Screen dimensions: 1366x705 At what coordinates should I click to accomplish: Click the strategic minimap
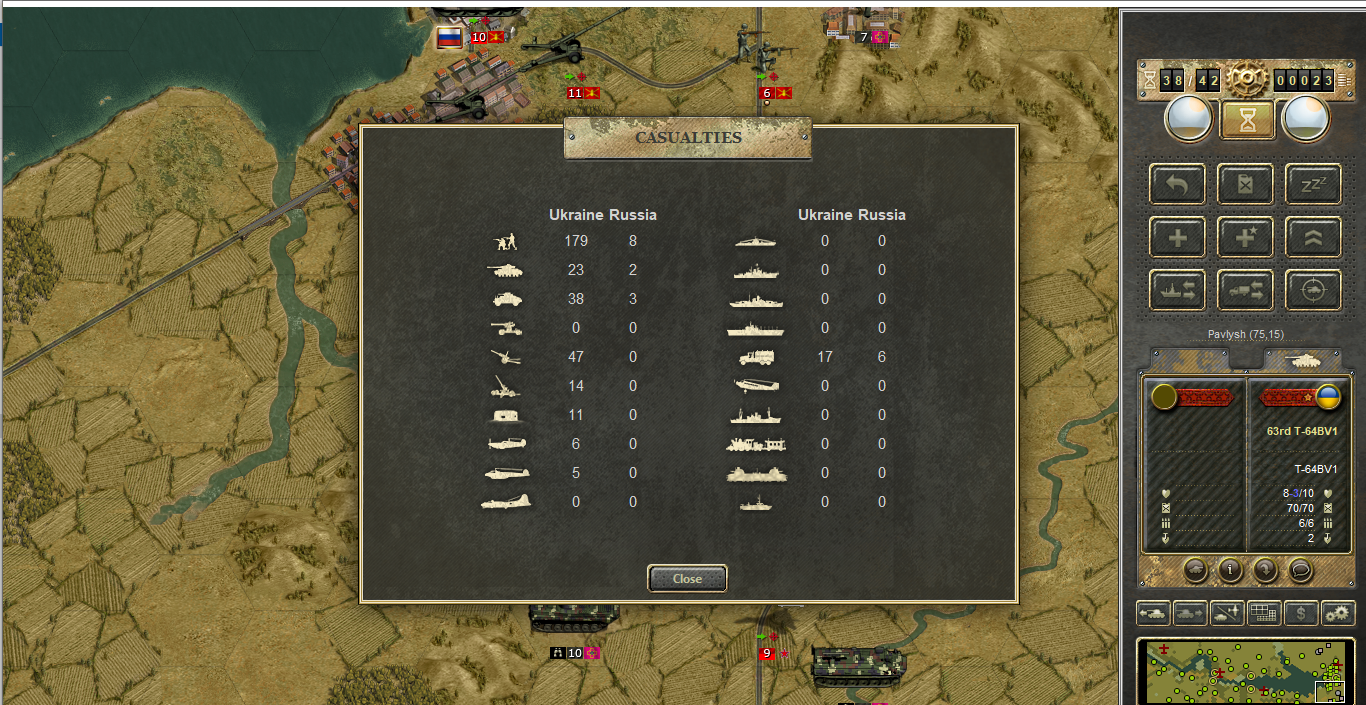pyautogui.click(x=1245, y=672)
